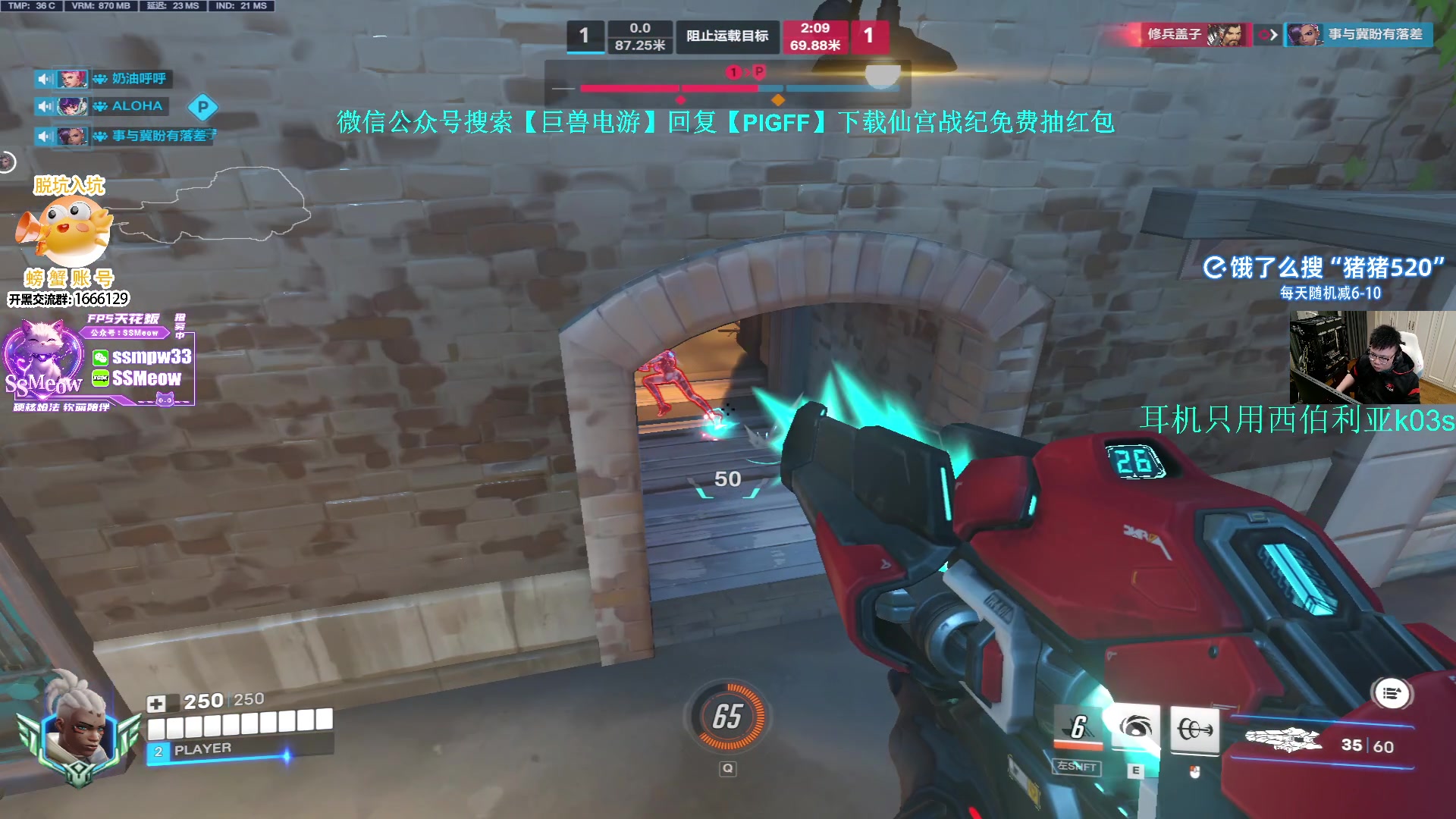Open the white chat log bubble icon
This screenshot has width=1456, height=819.
(1392, 693)
